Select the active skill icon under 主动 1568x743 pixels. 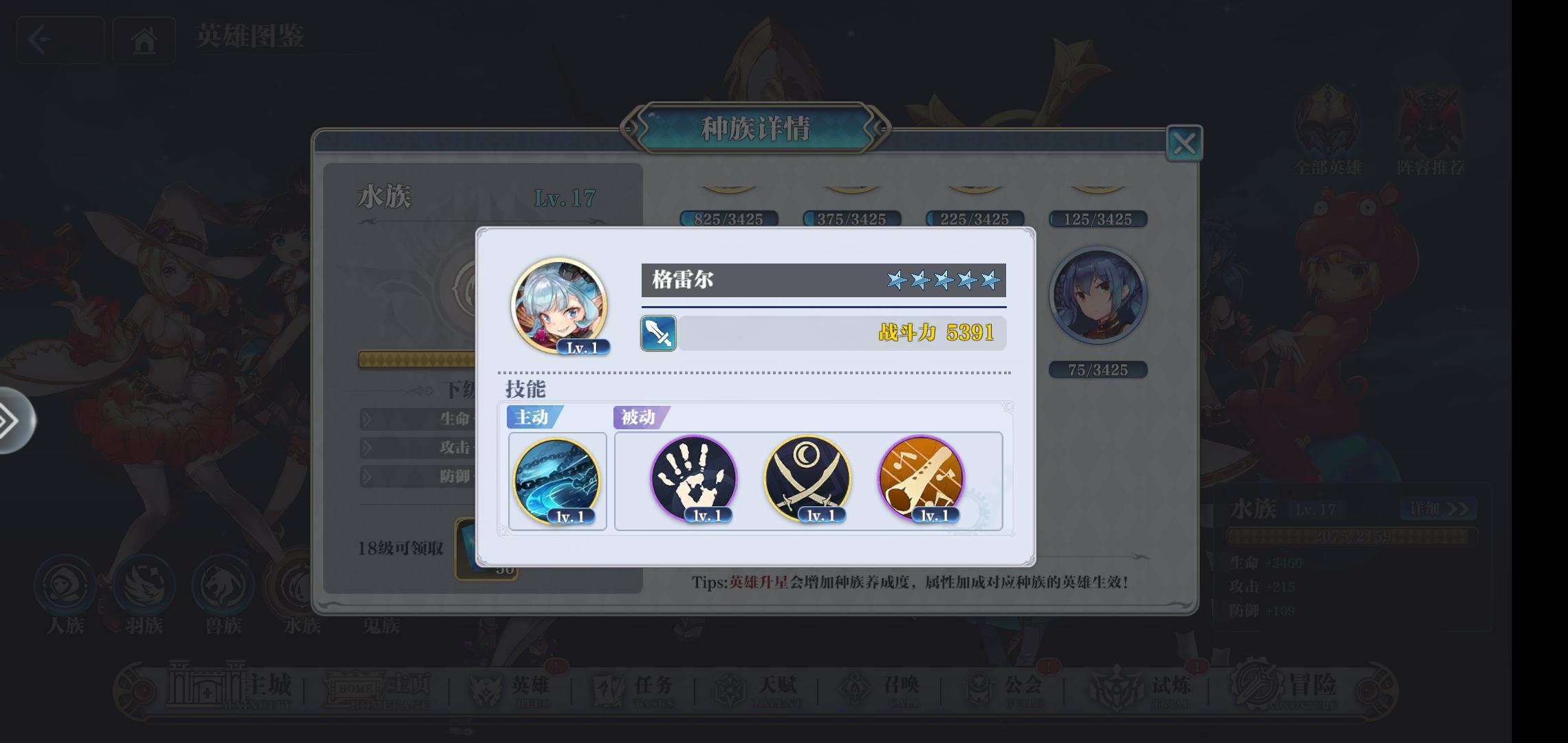(557, 480)
